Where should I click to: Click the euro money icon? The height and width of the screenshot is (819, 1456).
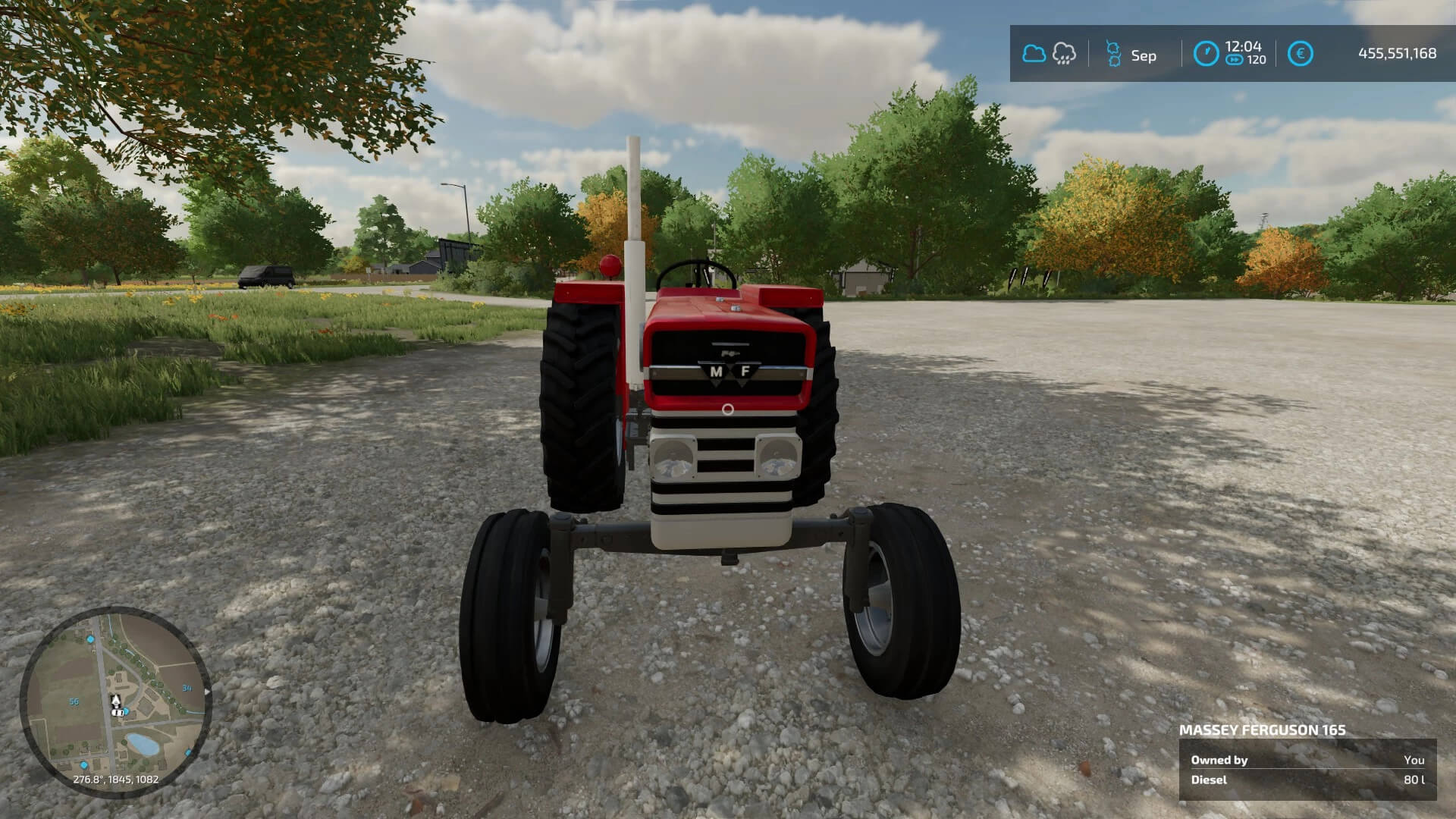1300,54
